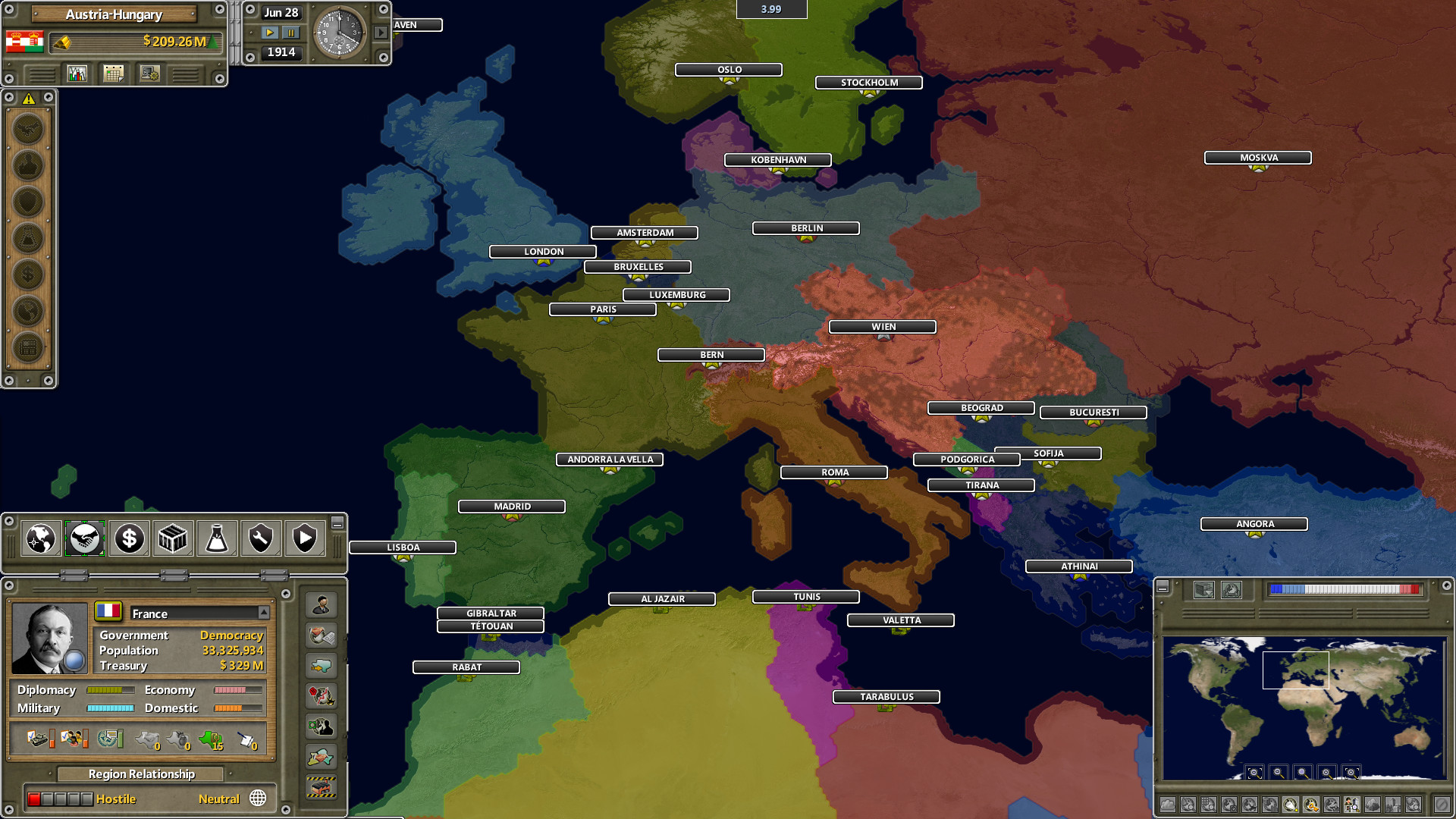Open statistics with the graph icon
This screenshot has width=1456, height=819.
[77, 73]
